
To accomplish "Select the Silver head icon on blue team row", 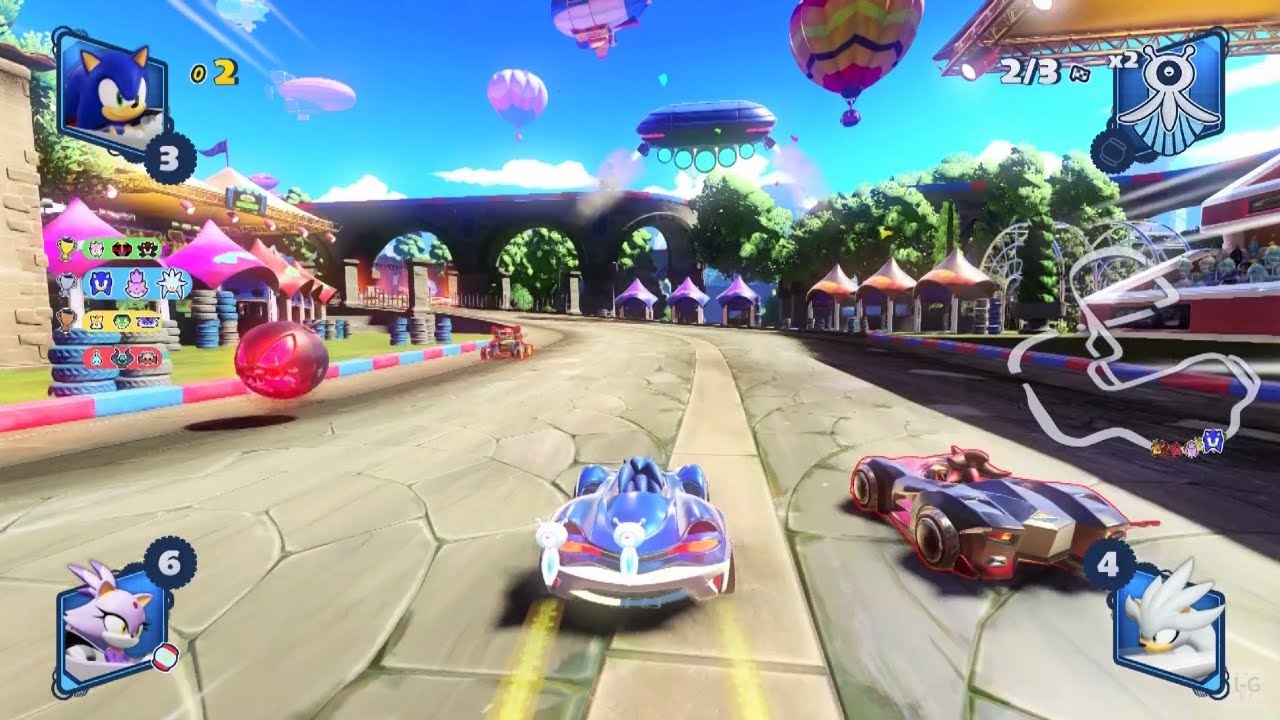I will 171,283.
